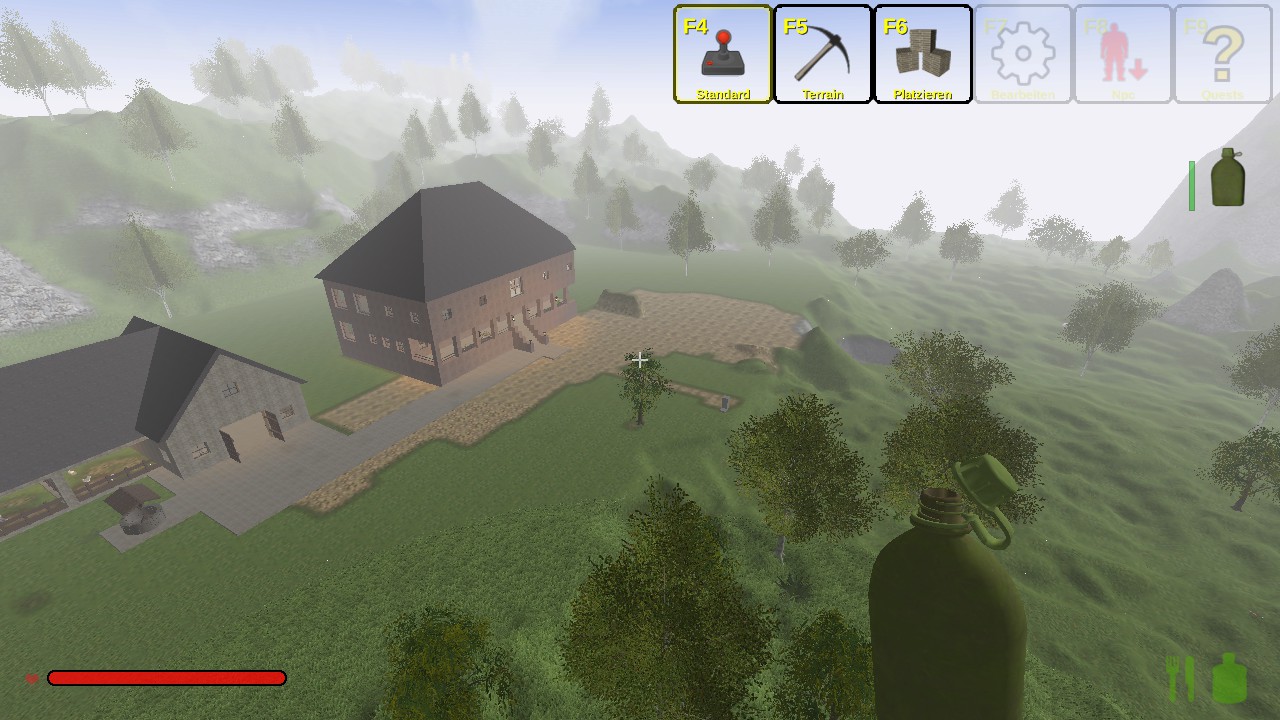1280x720 pixels.
Task: Select the Standard joystick mode
Action: pyautogui.click(x=723, y=54)
